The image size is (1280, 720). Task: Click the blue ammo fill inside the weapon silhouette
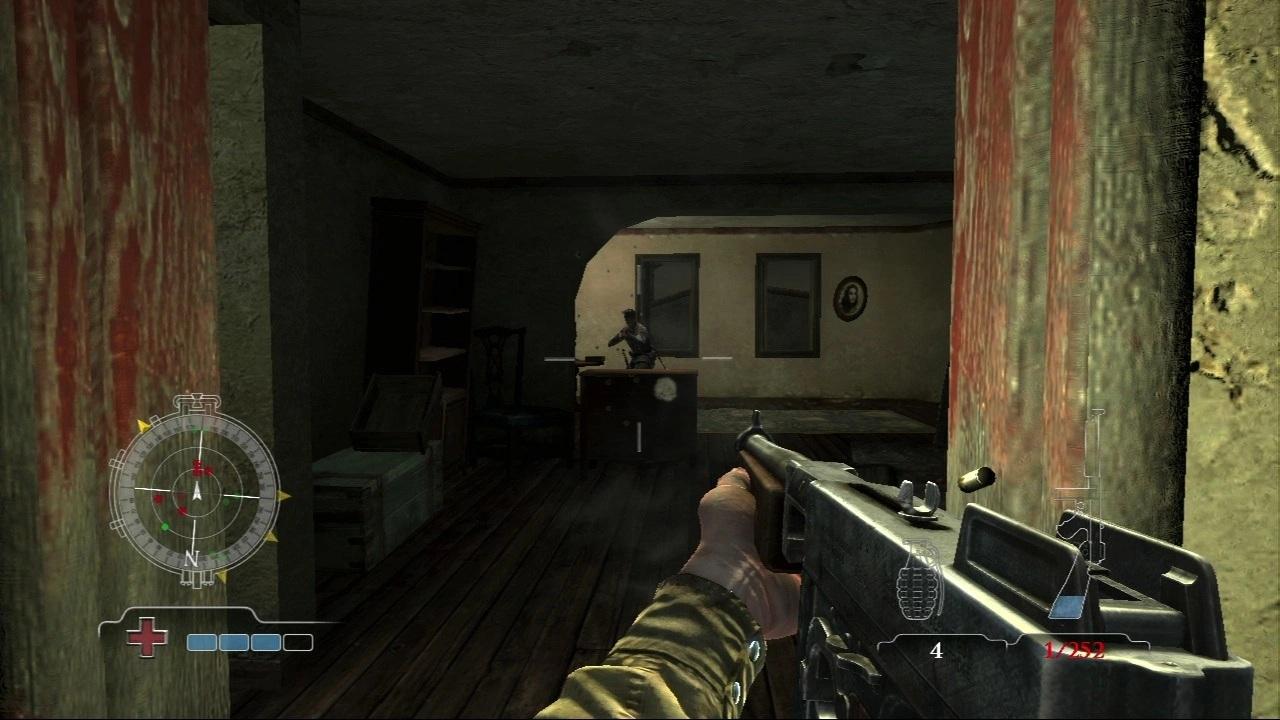(x=1067, y=605)
